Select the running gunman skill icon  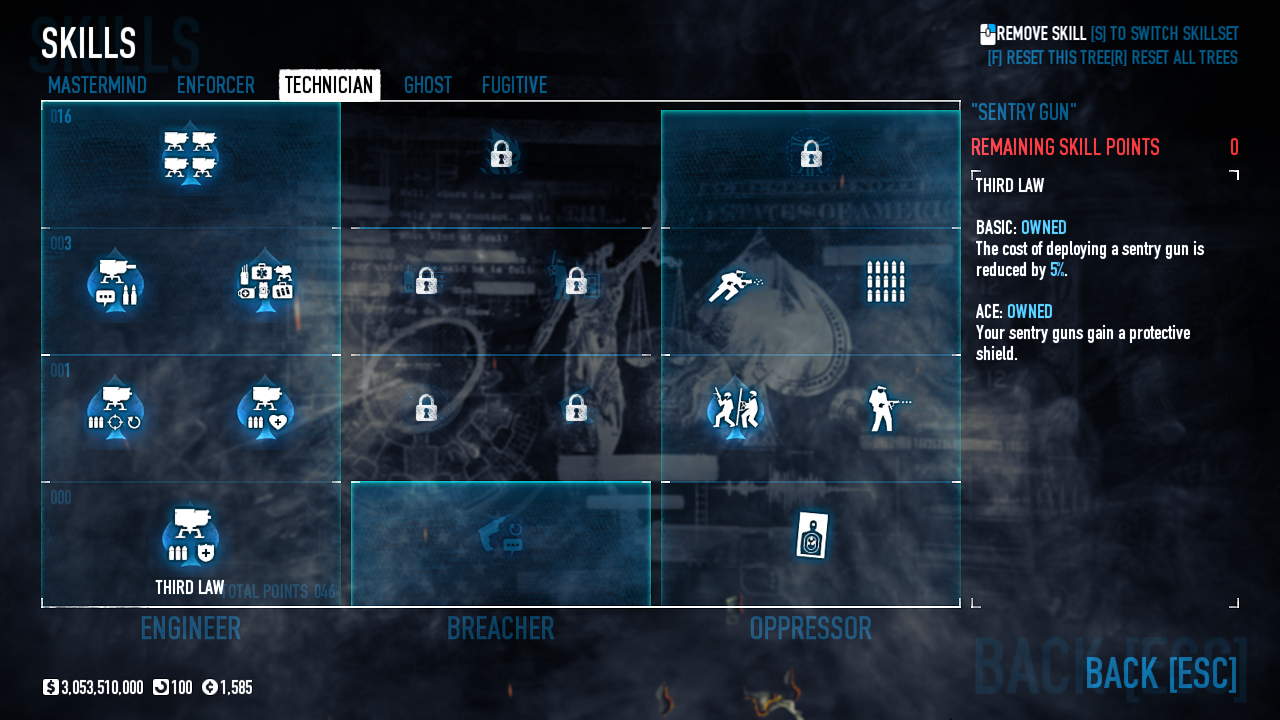click(x=735, y=284)
